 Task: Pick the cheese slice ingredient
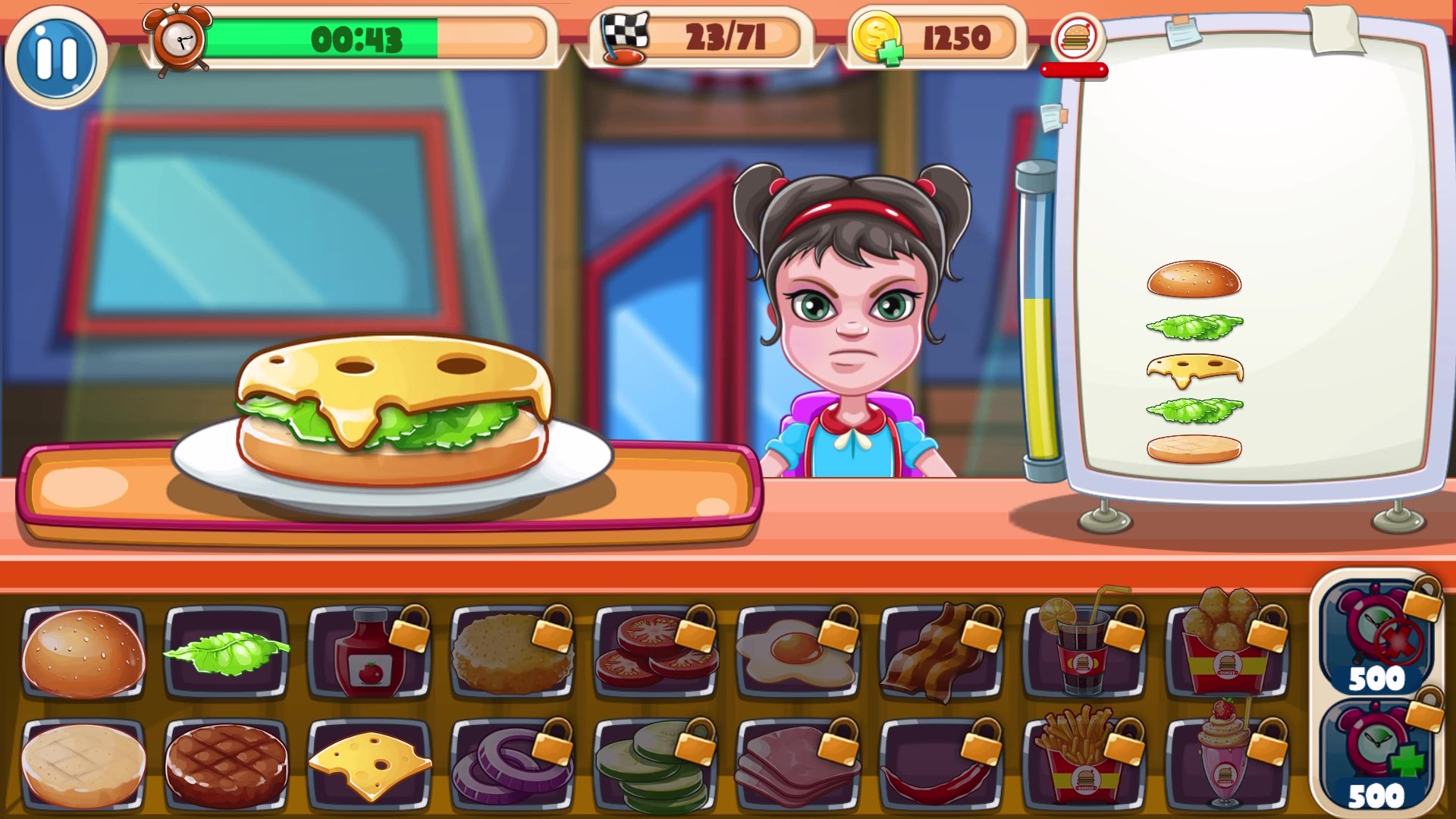coord(368,762)
